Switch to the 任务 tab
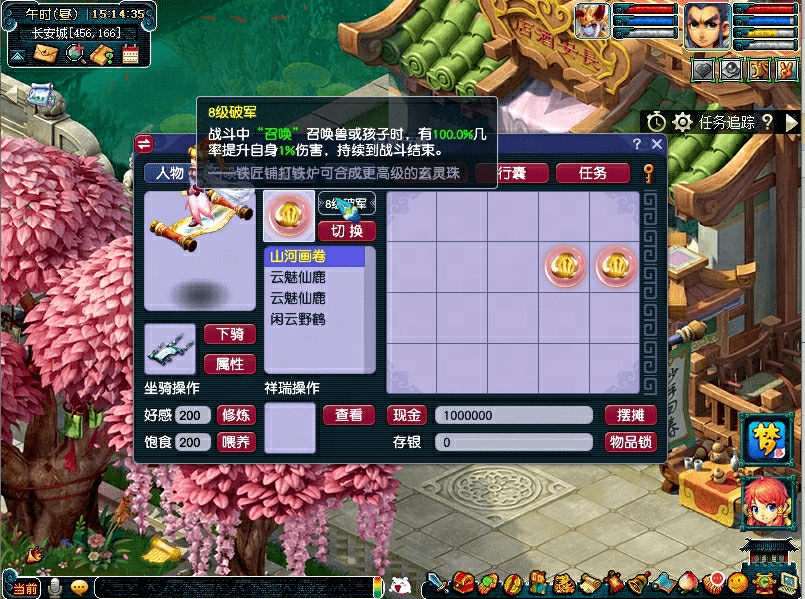Screen dimensions: 805x599 tap(592, 173)
